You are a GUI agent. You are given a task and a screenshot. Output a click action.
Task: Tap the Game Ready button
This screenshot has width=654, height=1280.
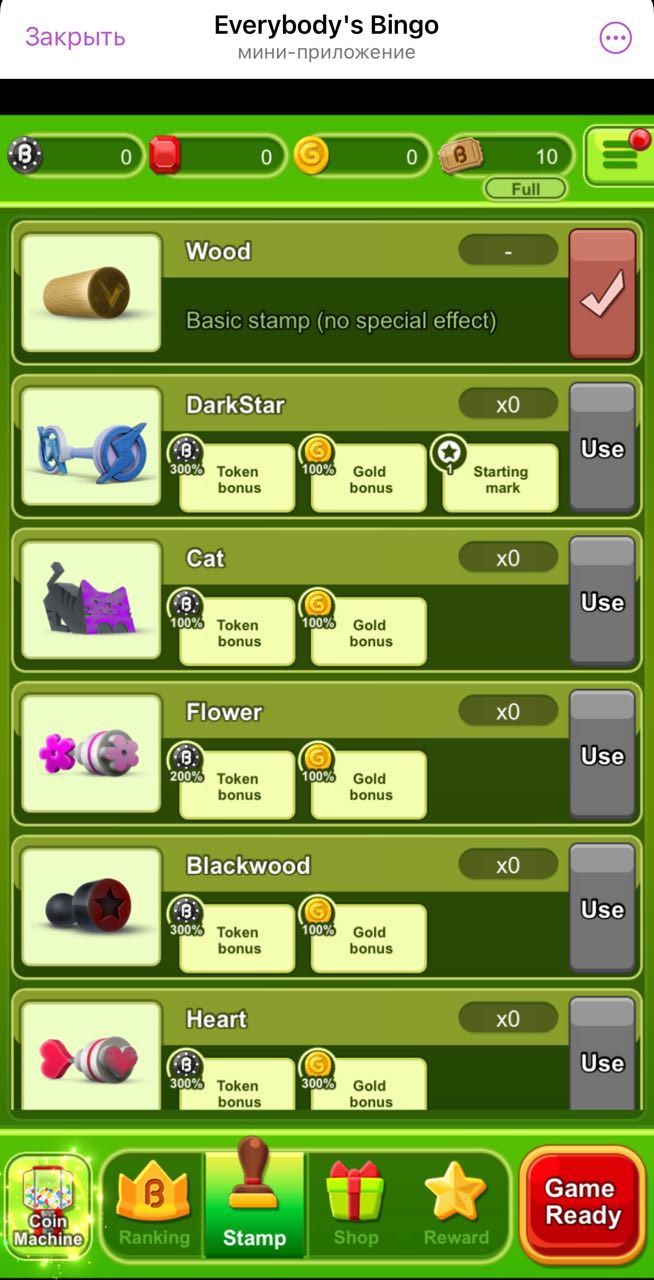[x=582, y=1202]
